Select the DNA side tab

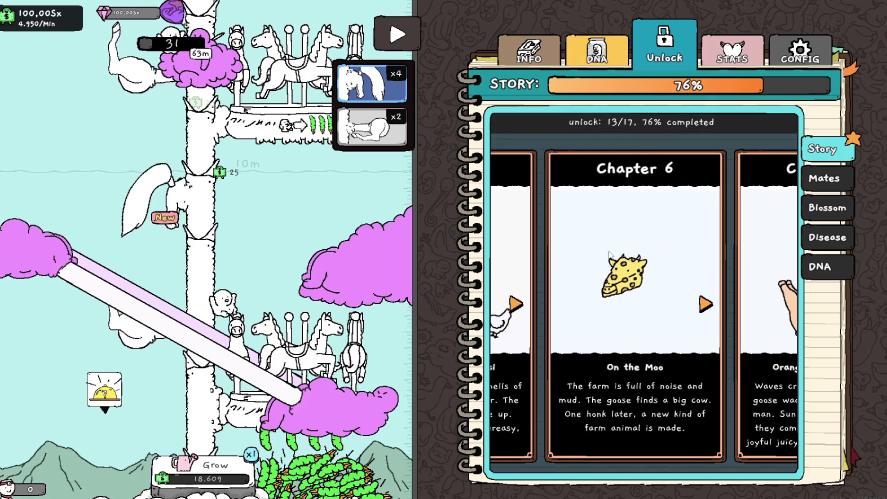click(x=827, y=267)
